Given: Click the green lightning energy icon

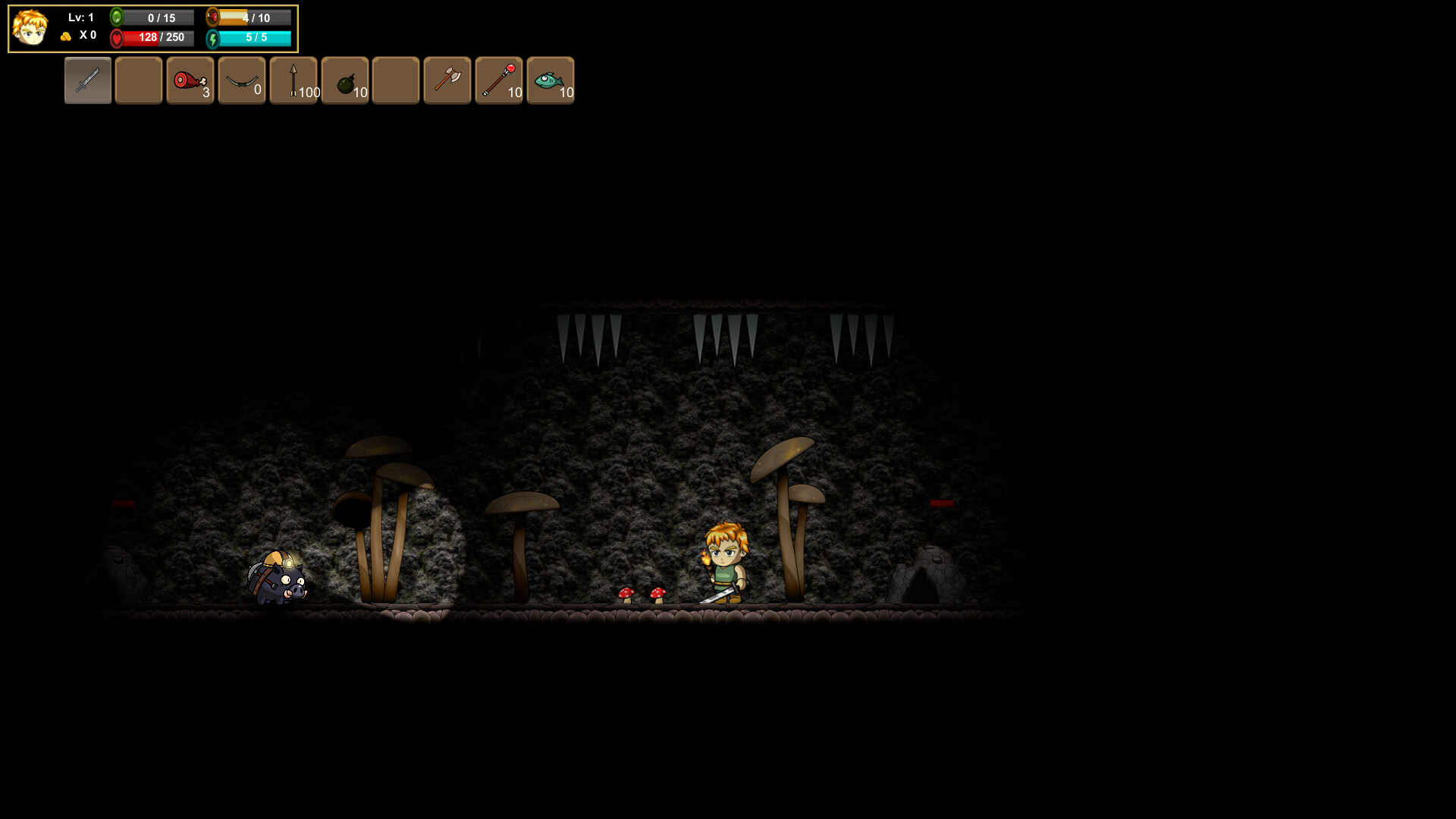Looking at the screenshot, I should 215,37.
